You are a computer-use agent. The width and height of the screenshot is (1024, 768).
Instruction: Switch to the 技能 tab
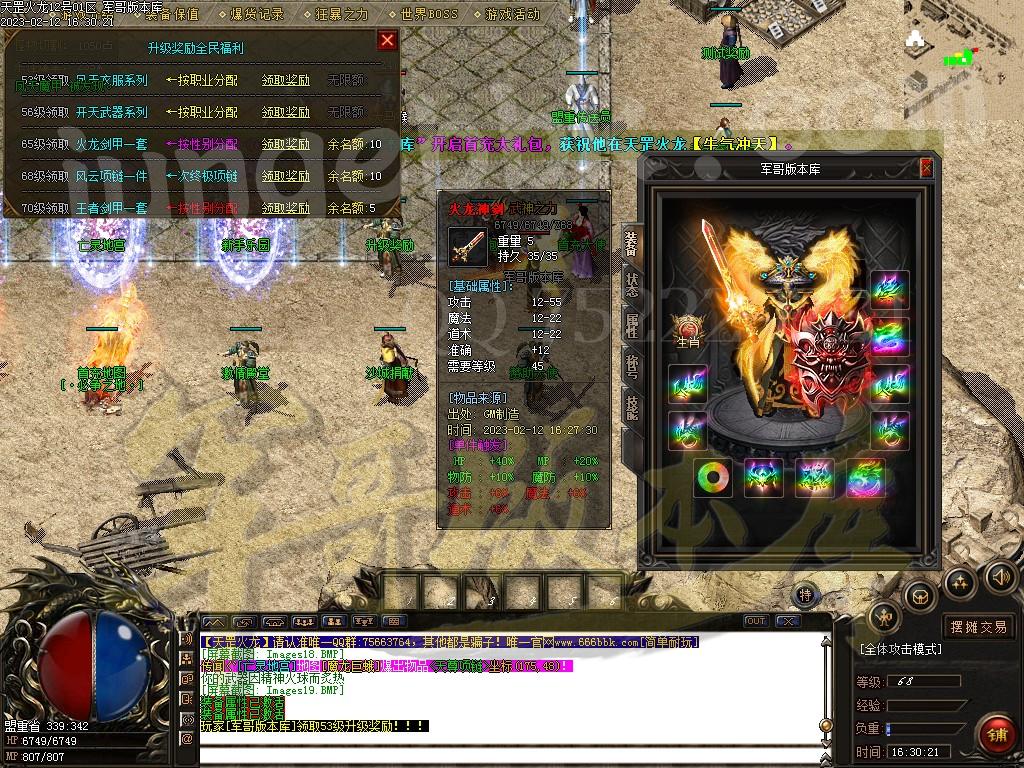click(631, 407)
